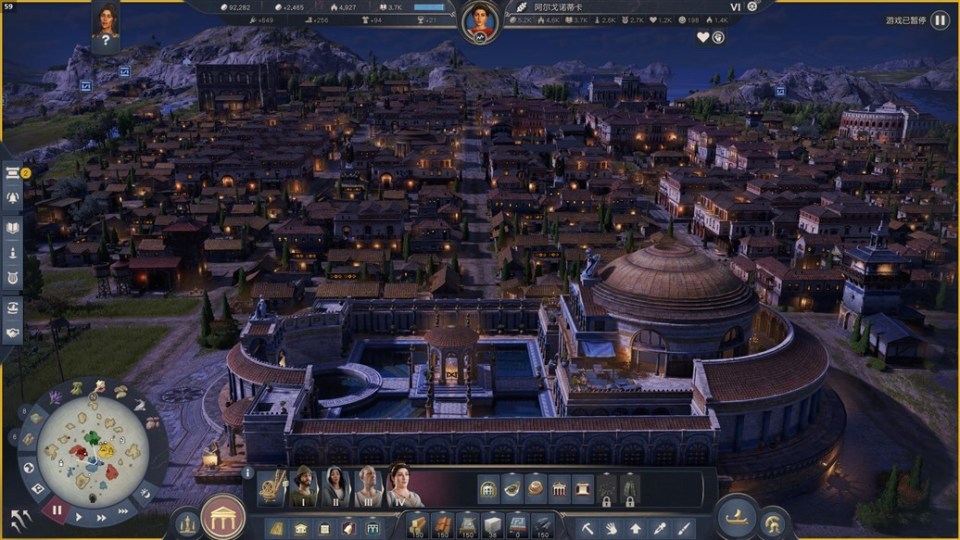The height and width of the screenshot is (540, 960).
Task: Select population tier IV woman portrait
Action: [402, 487]
